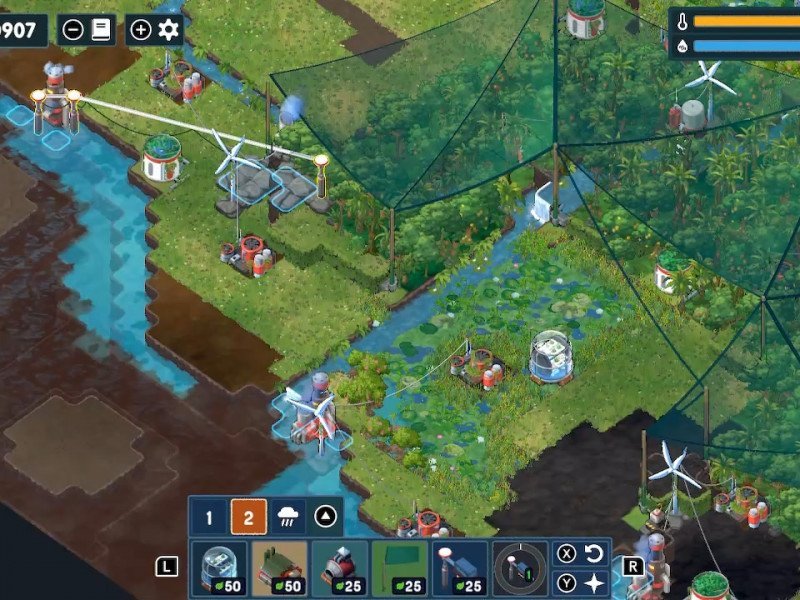Pick the red and white machine costing 25
Image resolution: width=800 pixels, height=600 pixels.
coord(340,569)
